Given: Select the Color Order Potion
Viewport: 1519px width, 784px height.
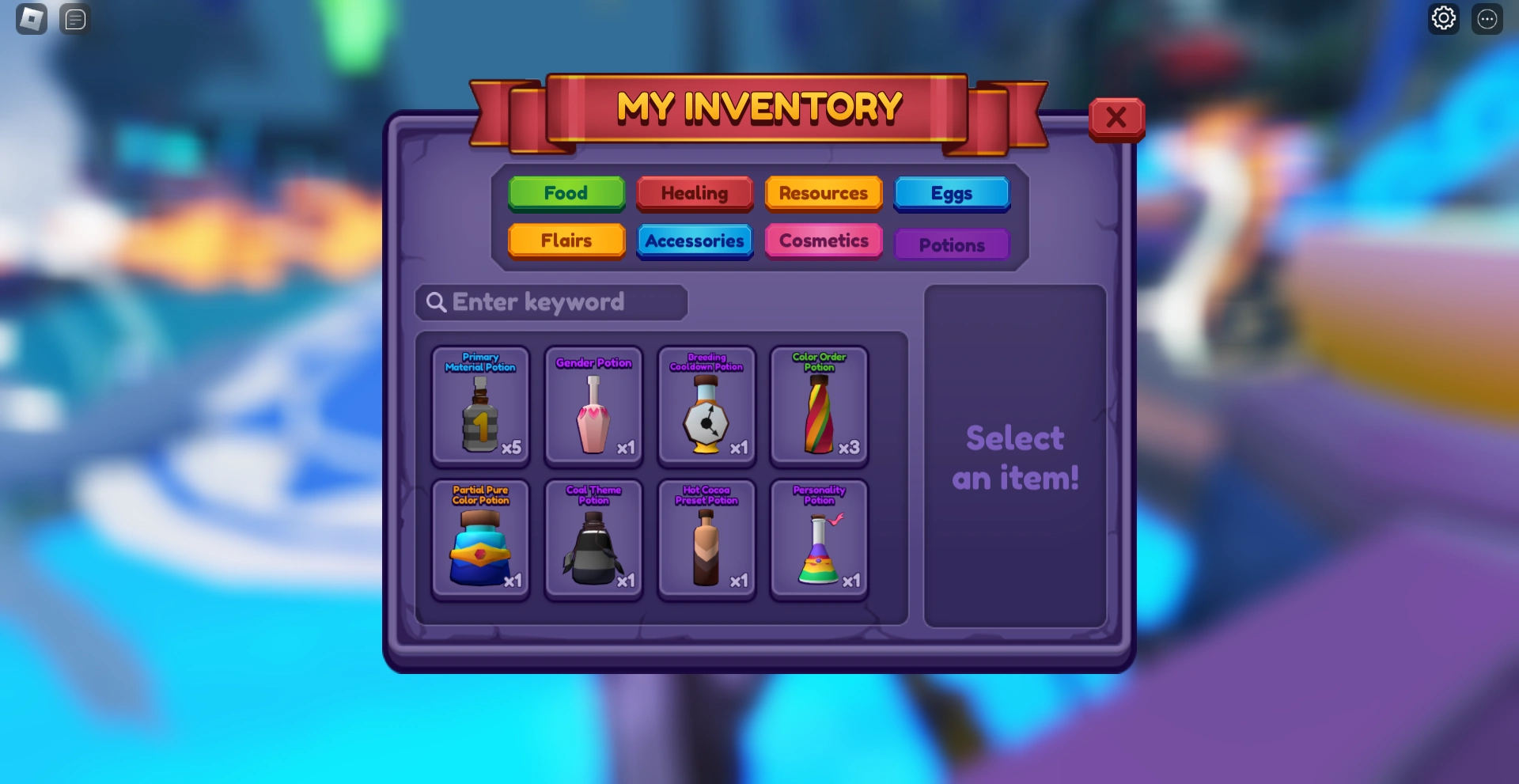Looking at the screenshot, I should pyautogui.click(x=819, y=407).
